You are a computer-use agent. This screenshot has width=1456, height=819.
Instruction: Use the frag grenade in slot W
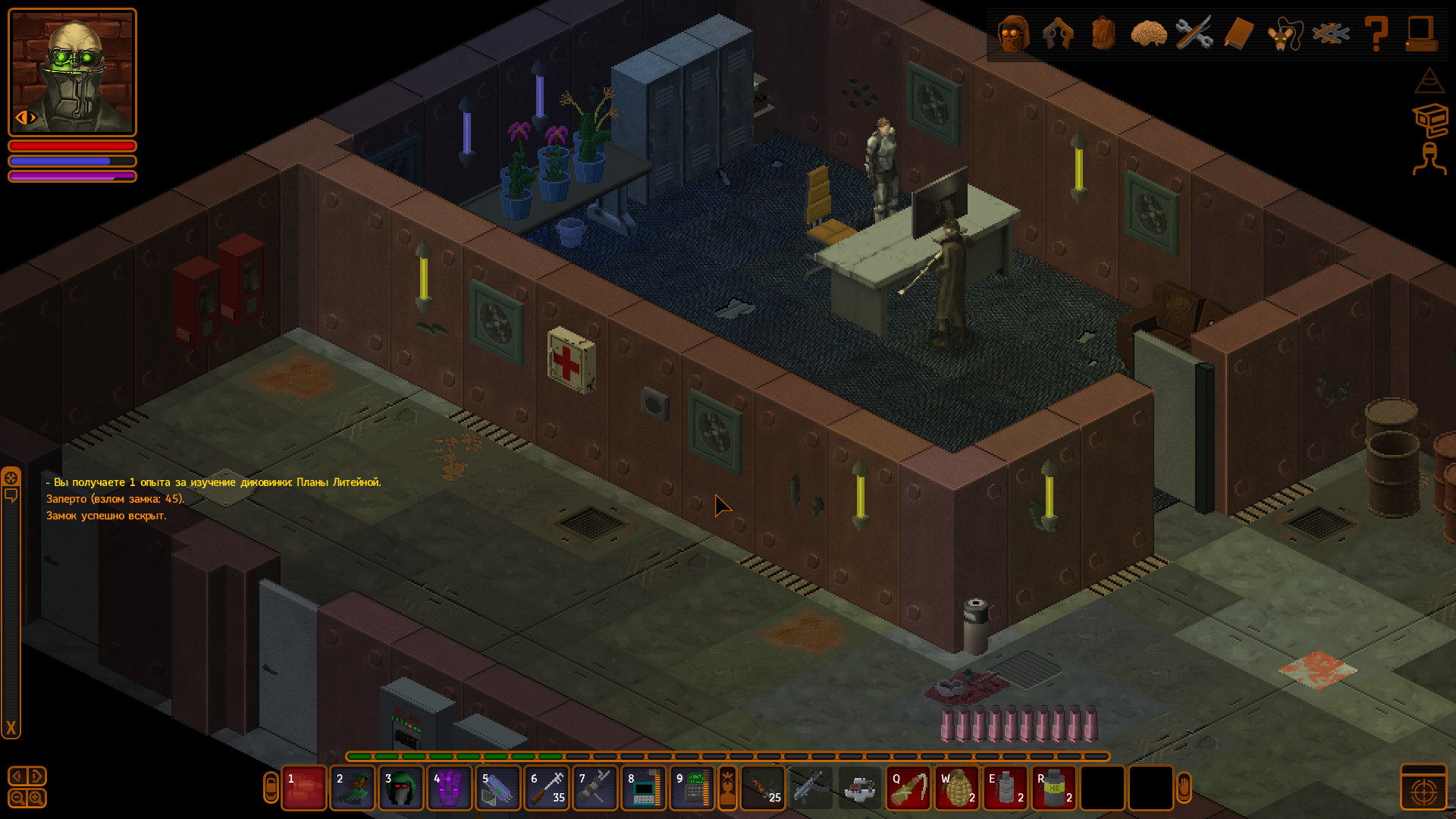[x=957, y=789]
